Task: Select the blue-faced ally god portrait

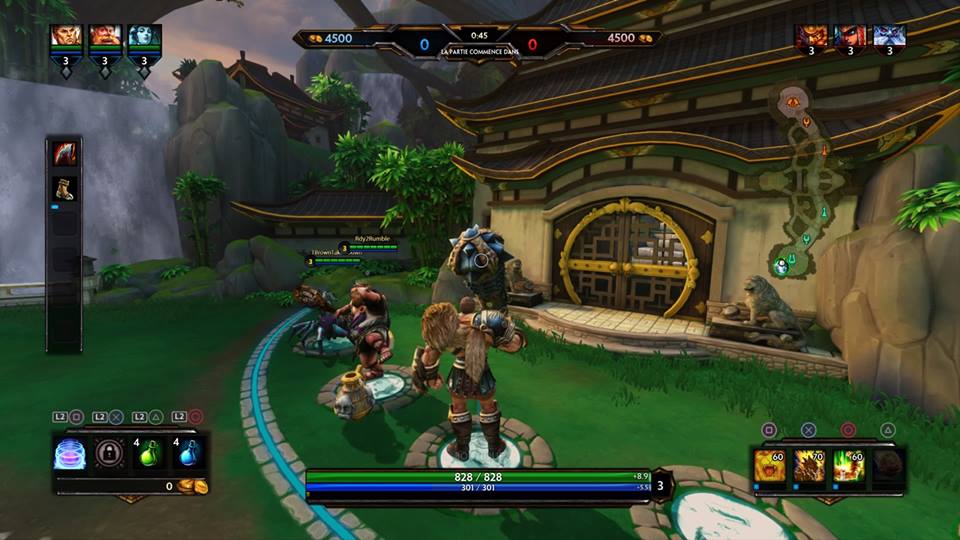Action: click(143, 38)
